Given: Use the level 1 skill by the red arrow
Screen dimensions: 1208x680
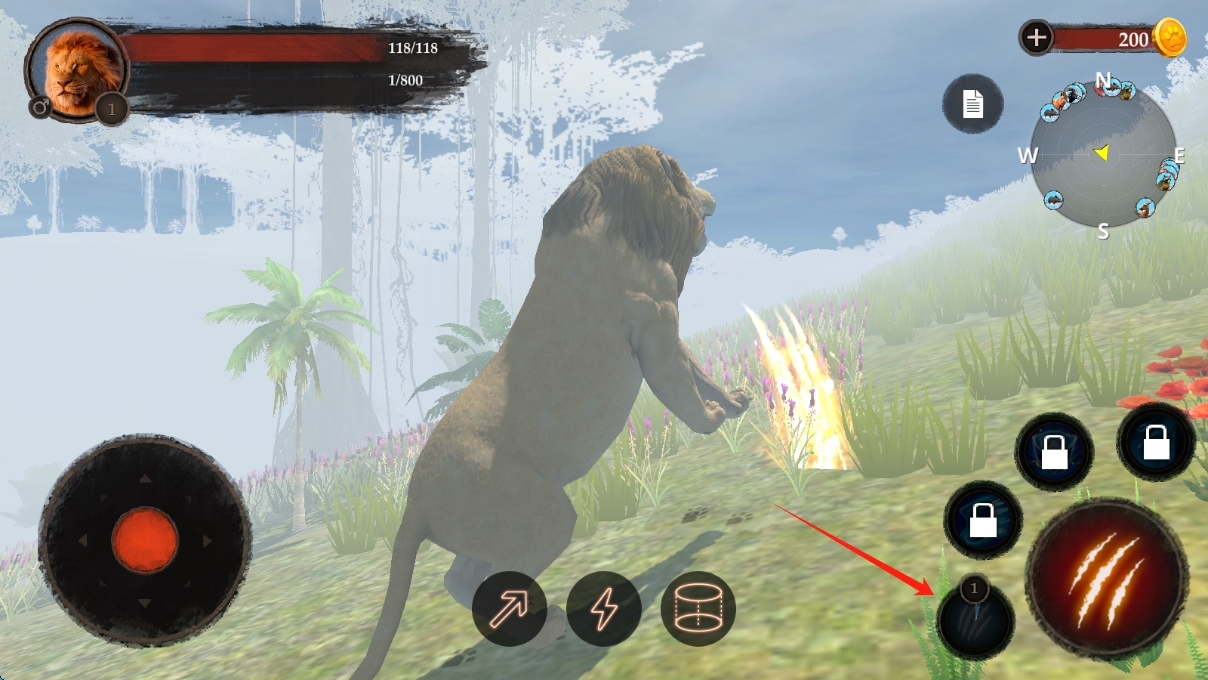Looking at the screenshot, I should [x=977, y=620].
